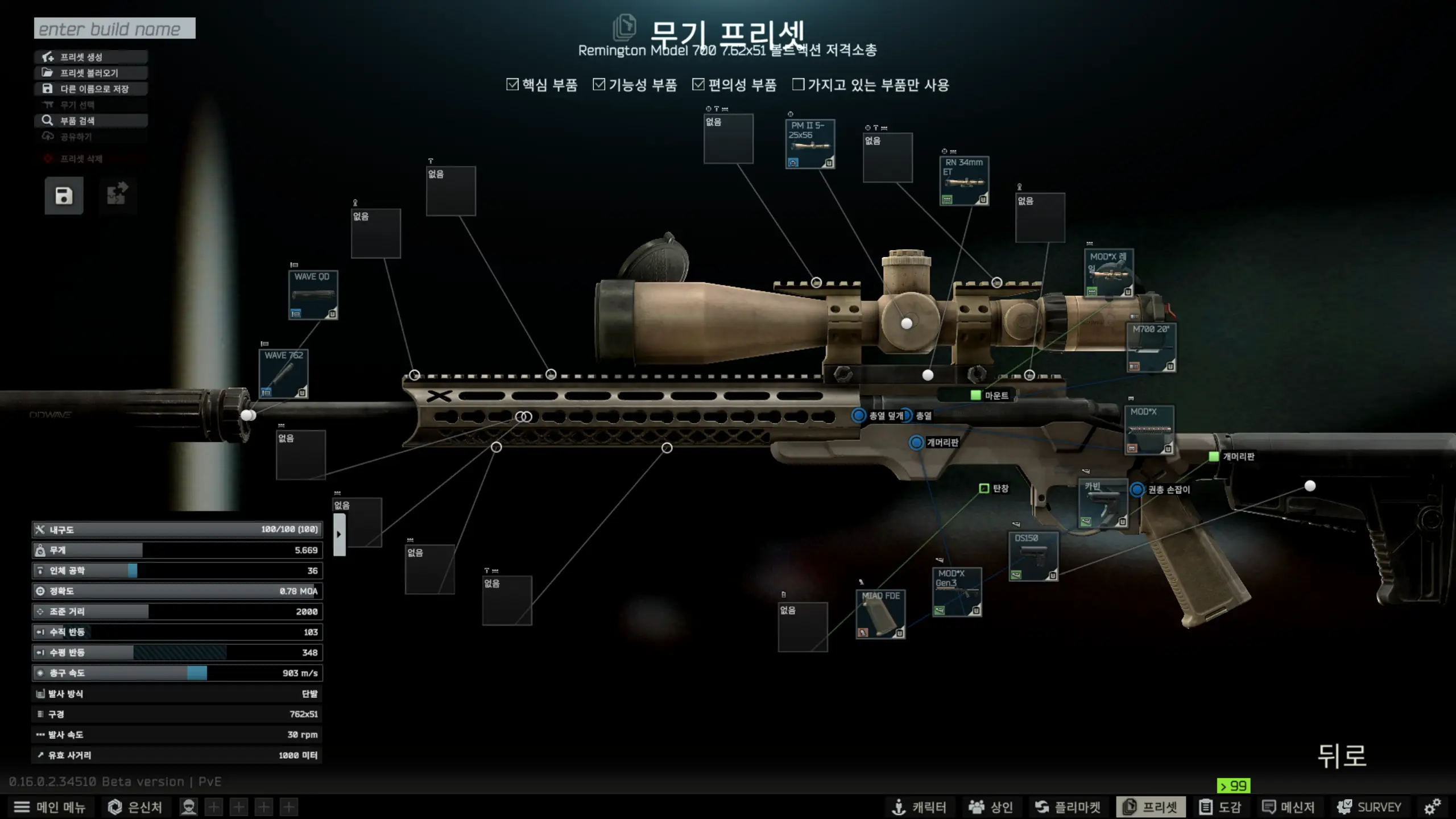Enable the use only owned parts checkbox
Screen dimensions: 1456x819
(799, 85)
